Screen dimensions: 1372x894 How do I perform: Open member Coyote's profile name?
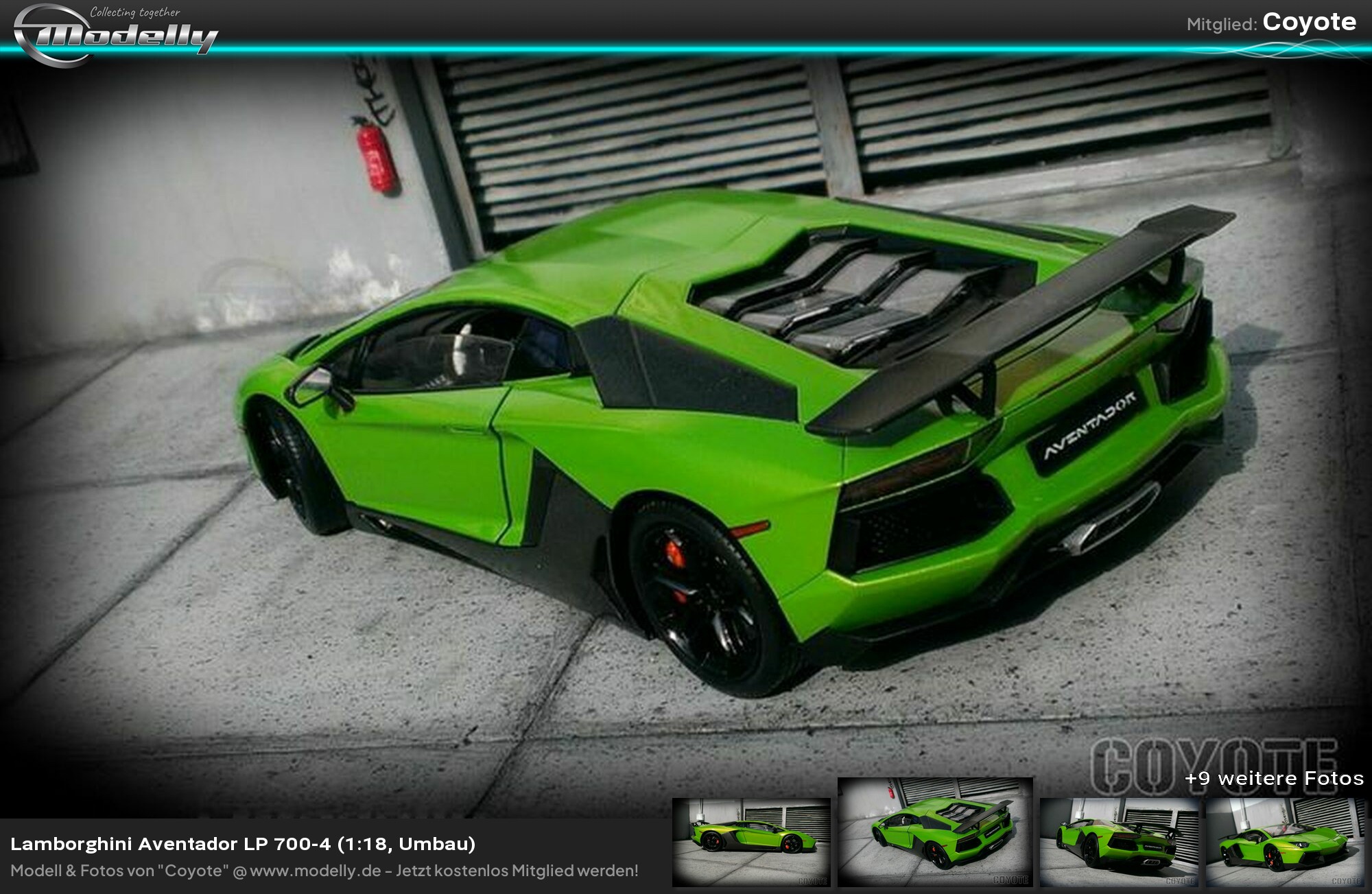(x=1309, y=22)
